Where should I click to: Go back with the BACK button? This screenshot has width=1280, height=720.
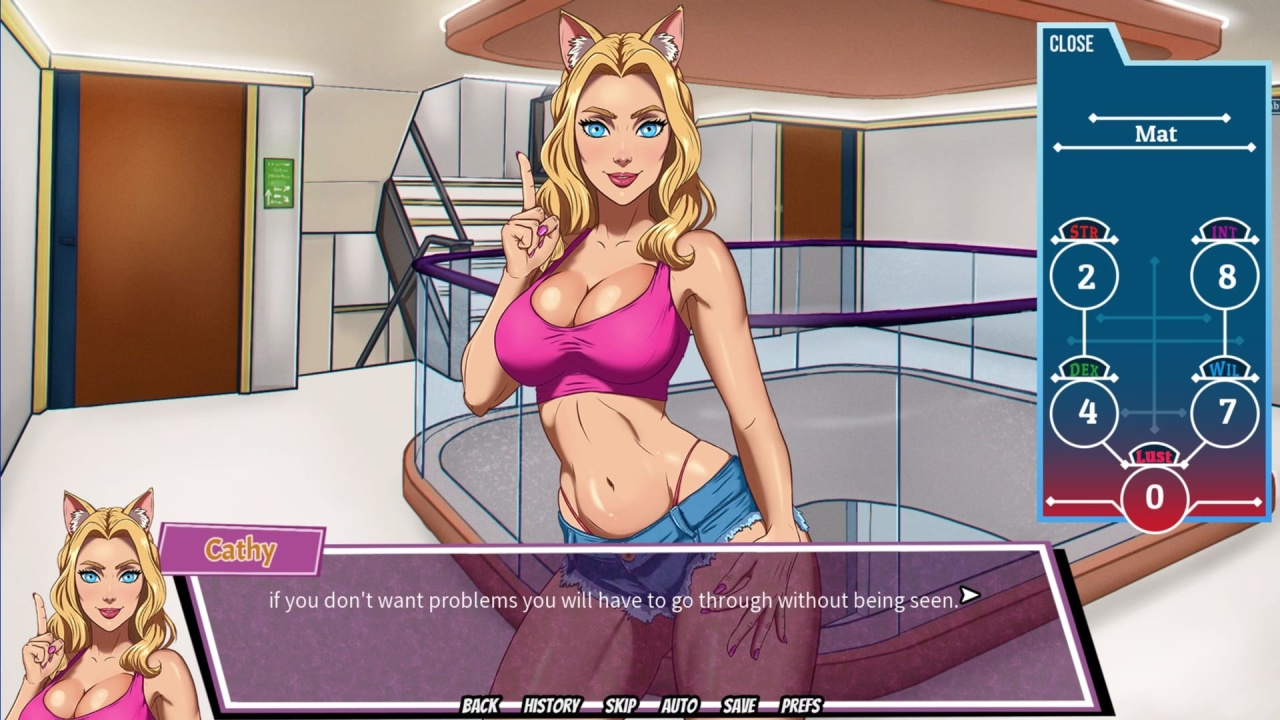(480, 705)
